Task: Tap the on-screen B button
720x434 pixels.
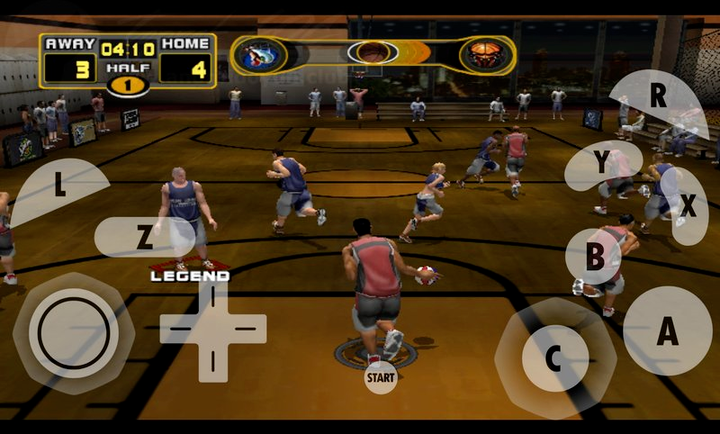Action: point(594,256)
